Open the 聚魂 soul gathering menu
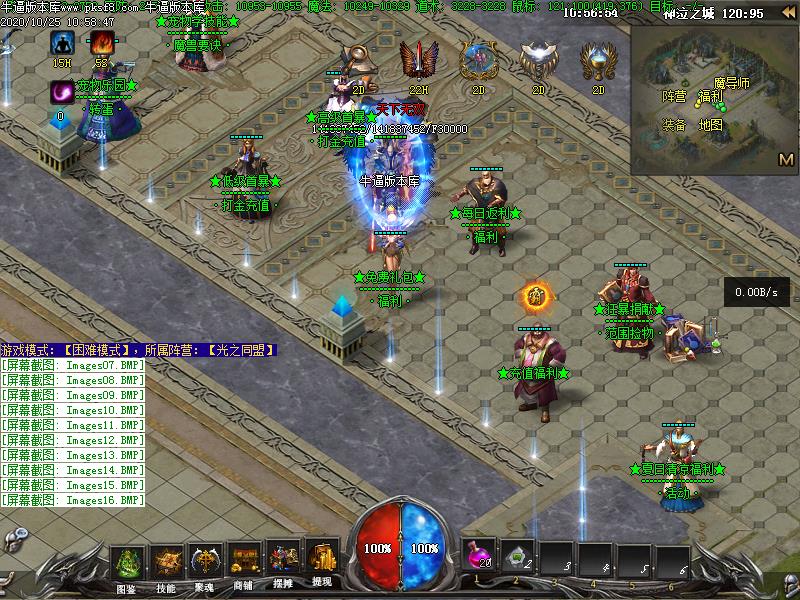Image resolution: width=800 pixels, height=600 pixels. (205, 564)
